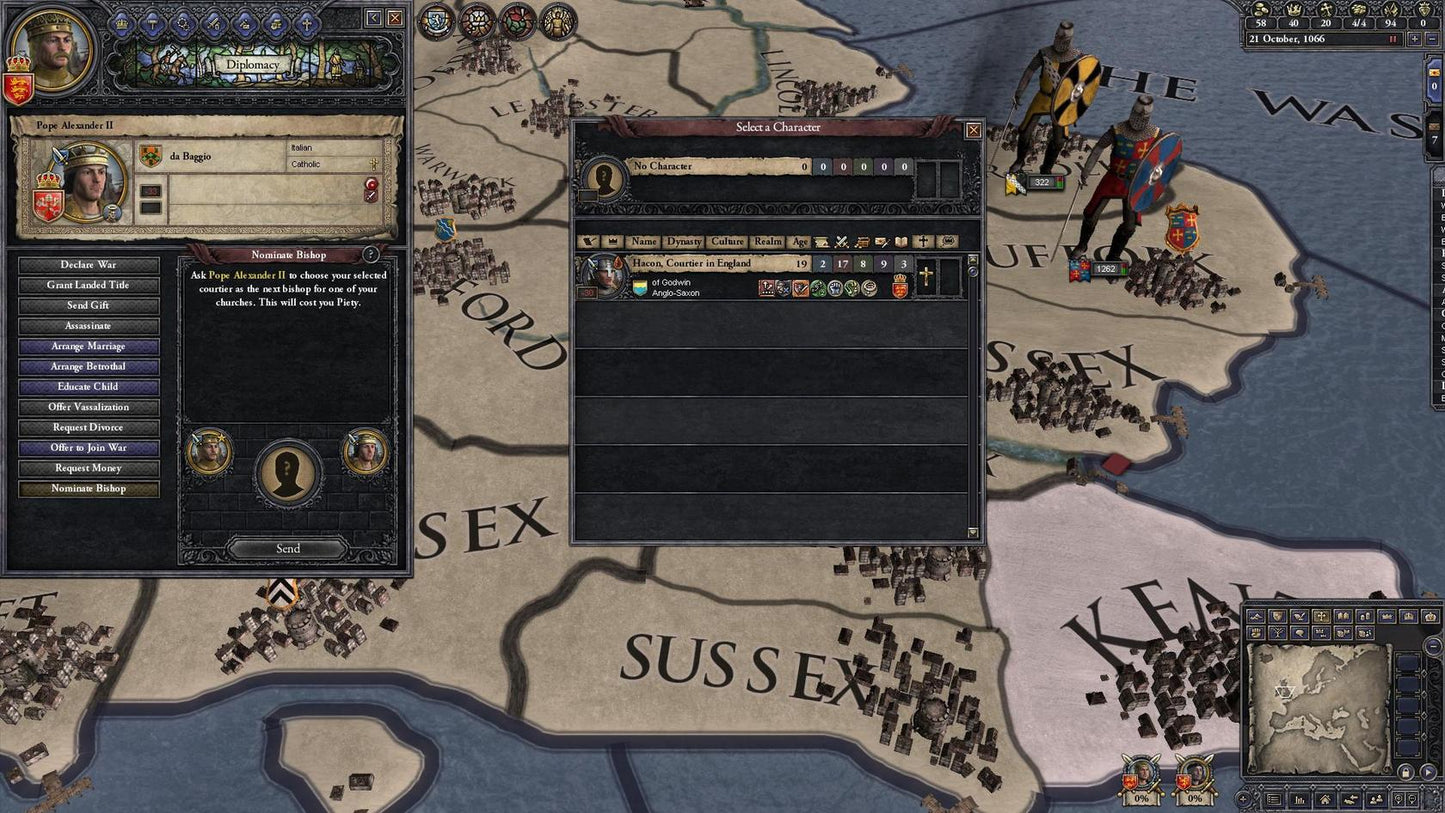Open the ledger icon at bottom right
The width and height of the screenshot is (1445, 813).
coord(1272,800)
